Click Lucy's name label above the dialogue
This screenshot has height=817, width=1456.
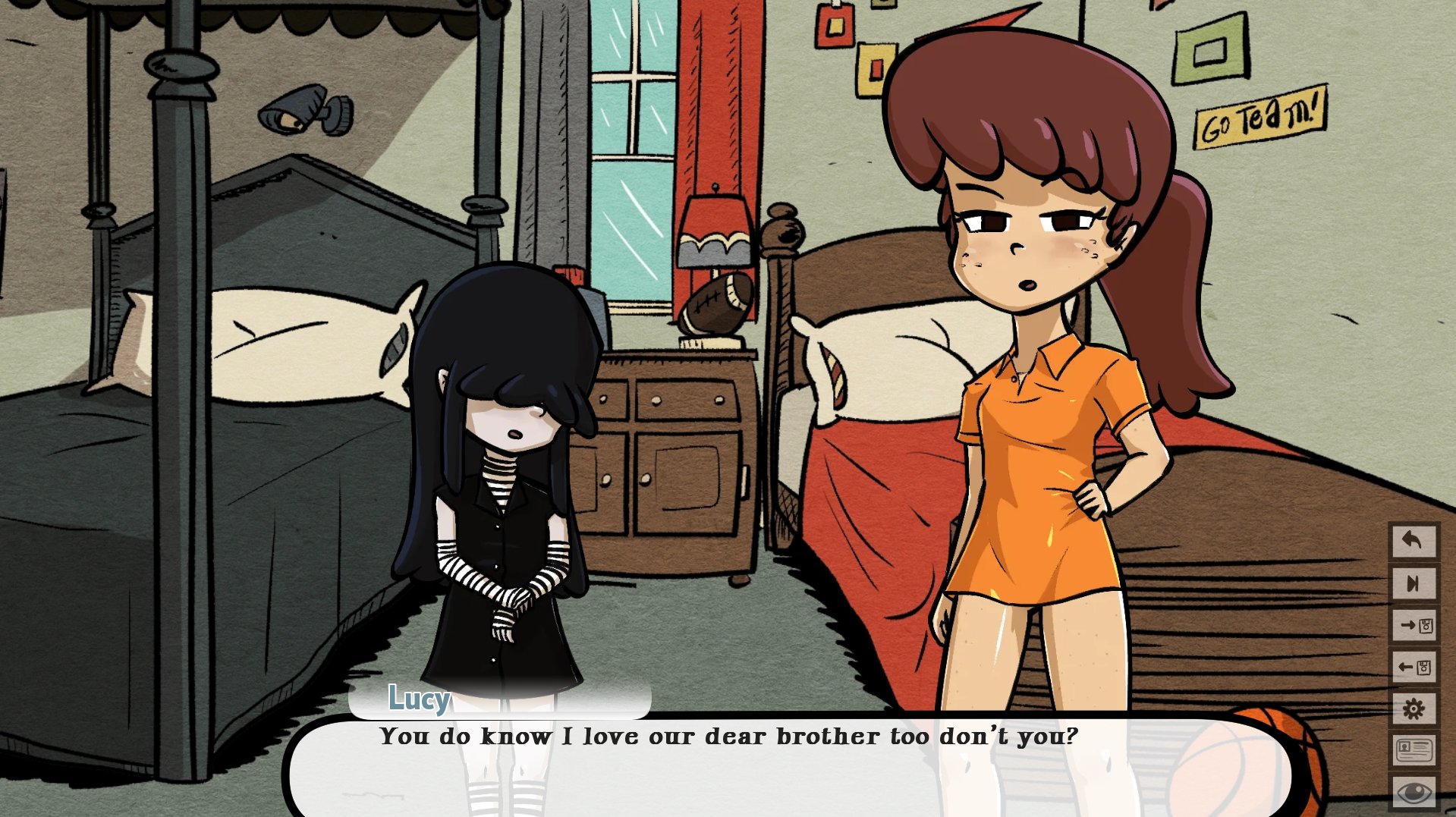point(417,699)
